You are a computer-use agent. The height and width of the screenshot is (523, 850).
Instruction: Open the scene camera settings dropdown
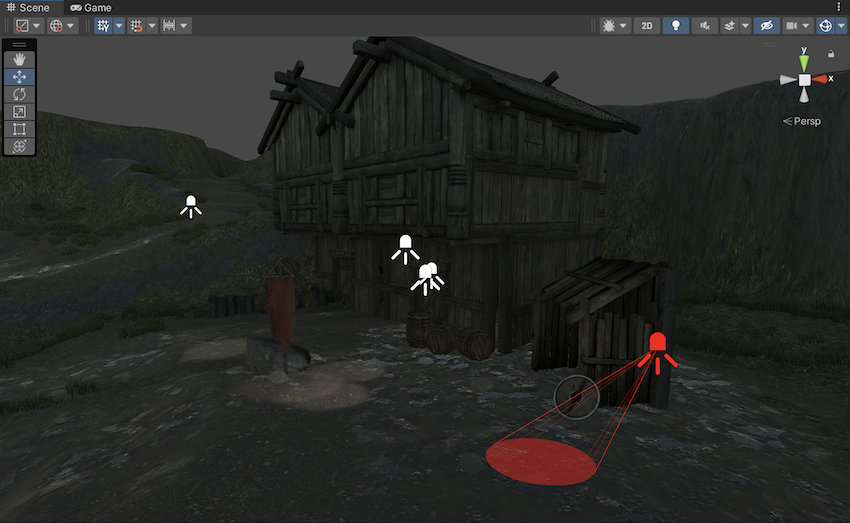(x=797, y=26)
